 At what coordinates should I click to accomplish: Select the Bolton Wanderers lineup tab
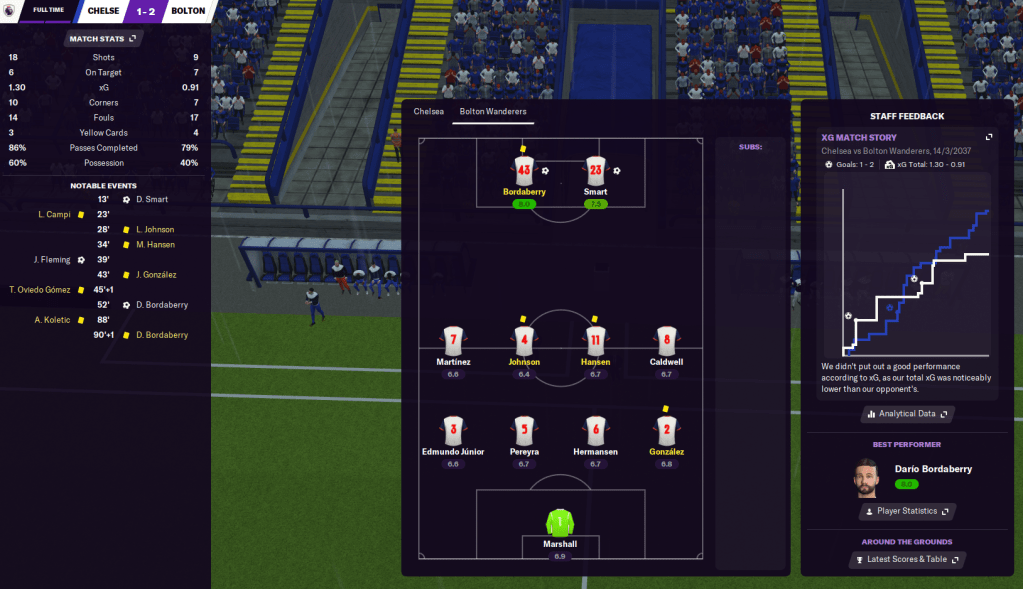[493, 111]
